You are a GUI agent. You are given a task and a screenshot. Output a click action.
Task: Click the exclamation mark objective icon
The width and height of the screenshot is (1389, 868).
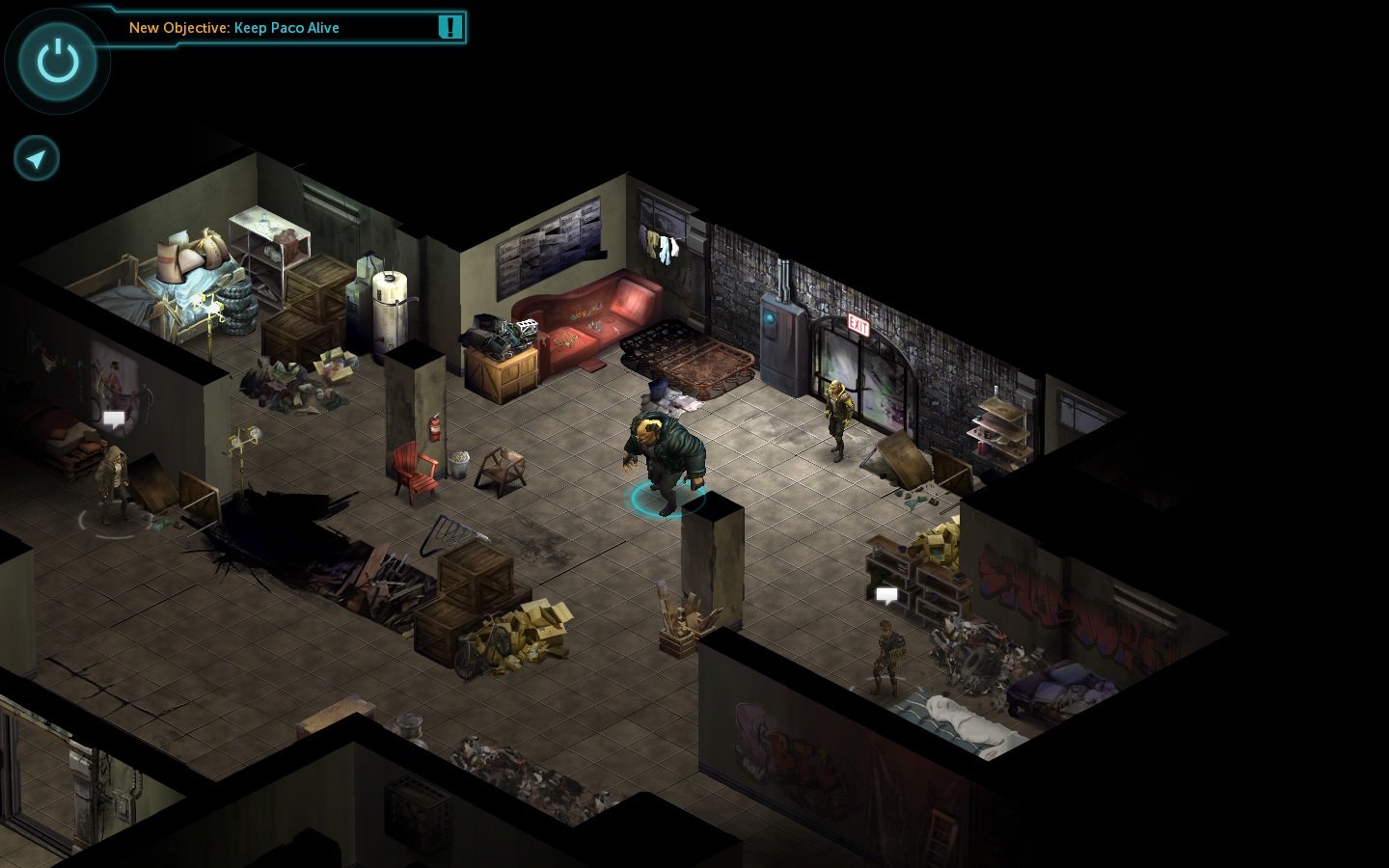coord(449,27)
